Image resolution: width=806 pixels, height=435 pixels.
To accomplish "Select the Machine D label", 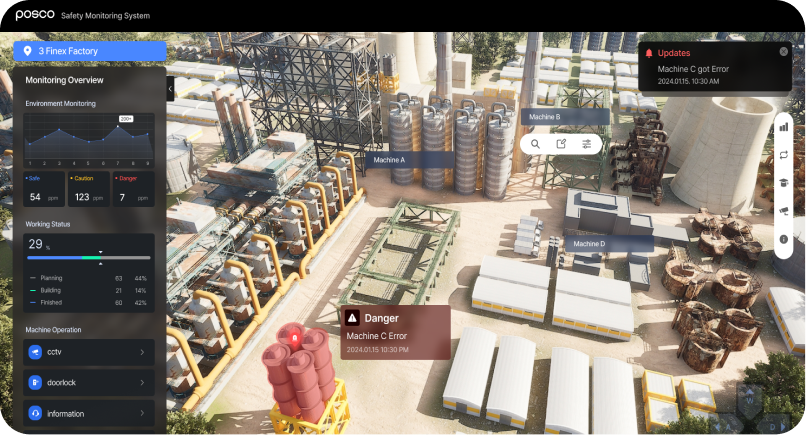I will click(x=609, y=243).
